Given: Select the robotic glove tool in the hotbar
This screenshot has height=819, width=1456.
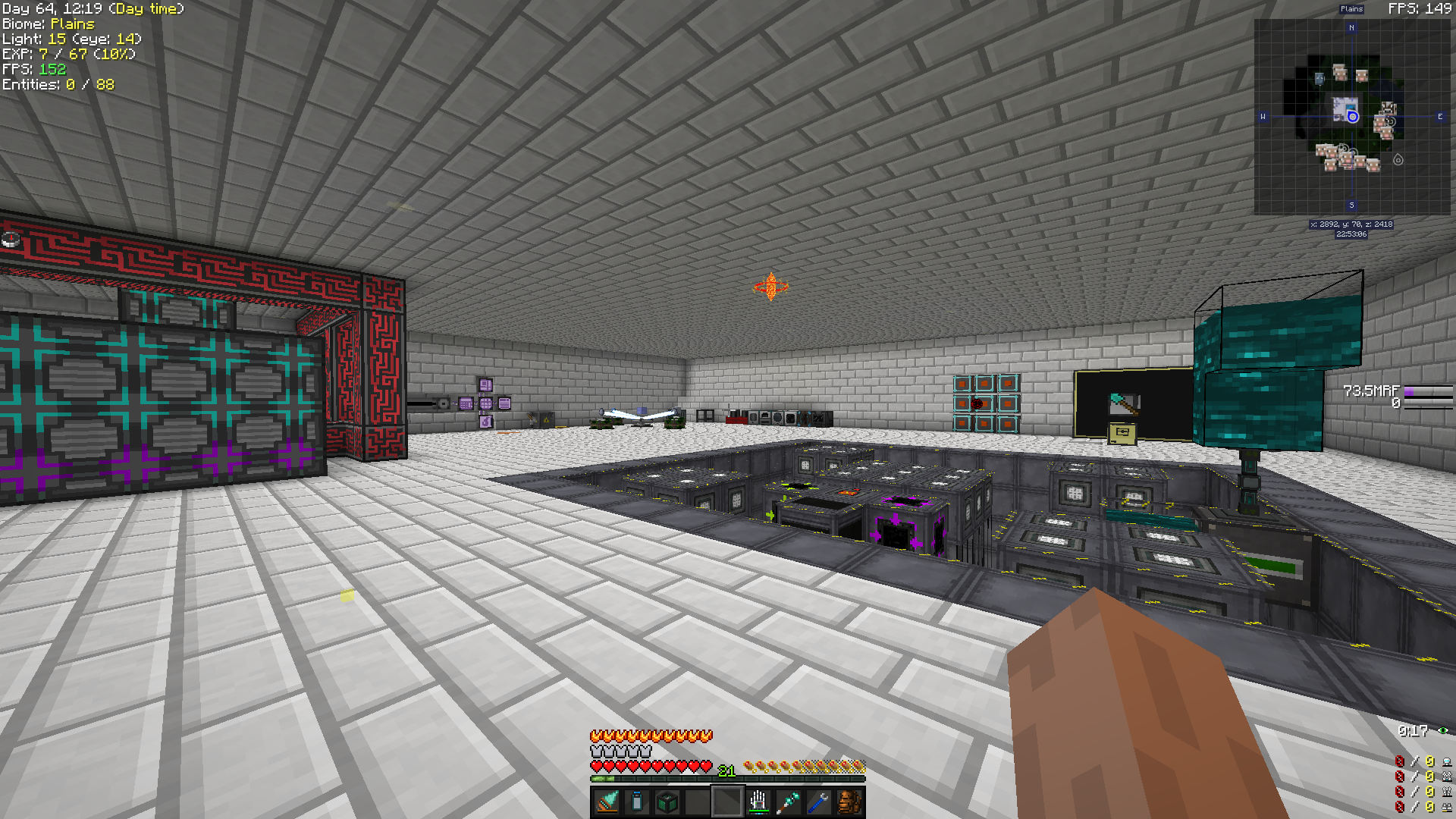Looking at the screenshot, I should (x=757, y=802).
